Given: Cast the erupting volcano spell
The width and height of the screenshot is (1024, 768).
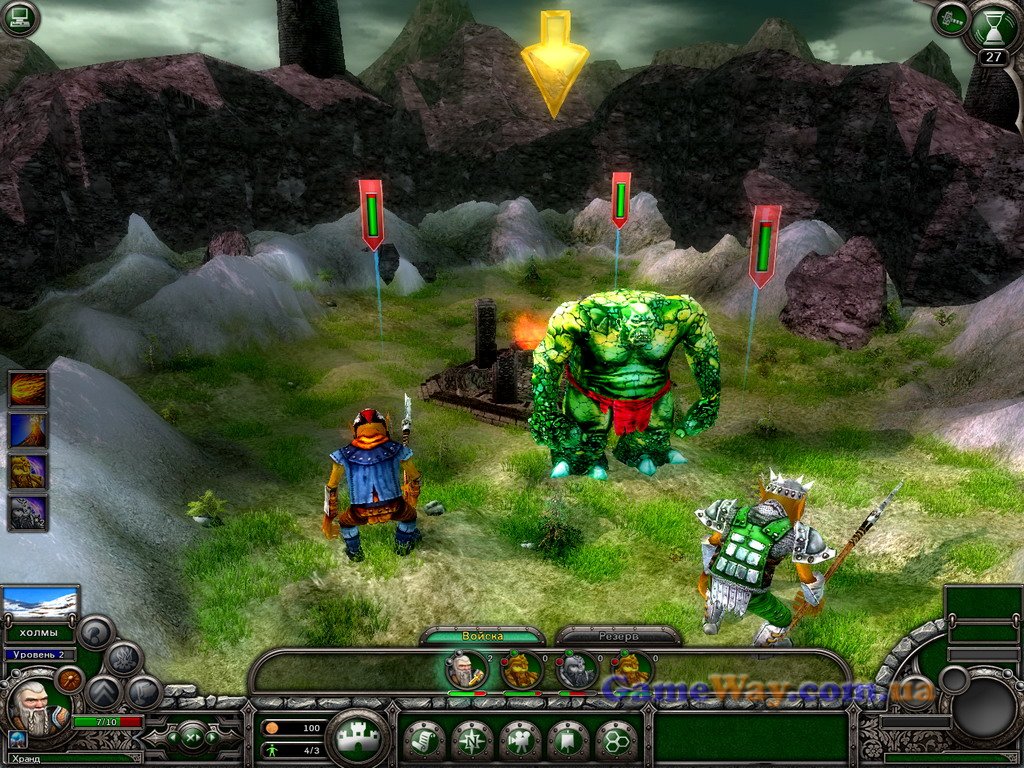Looking at the screenshot, I should tap(28, 430).
